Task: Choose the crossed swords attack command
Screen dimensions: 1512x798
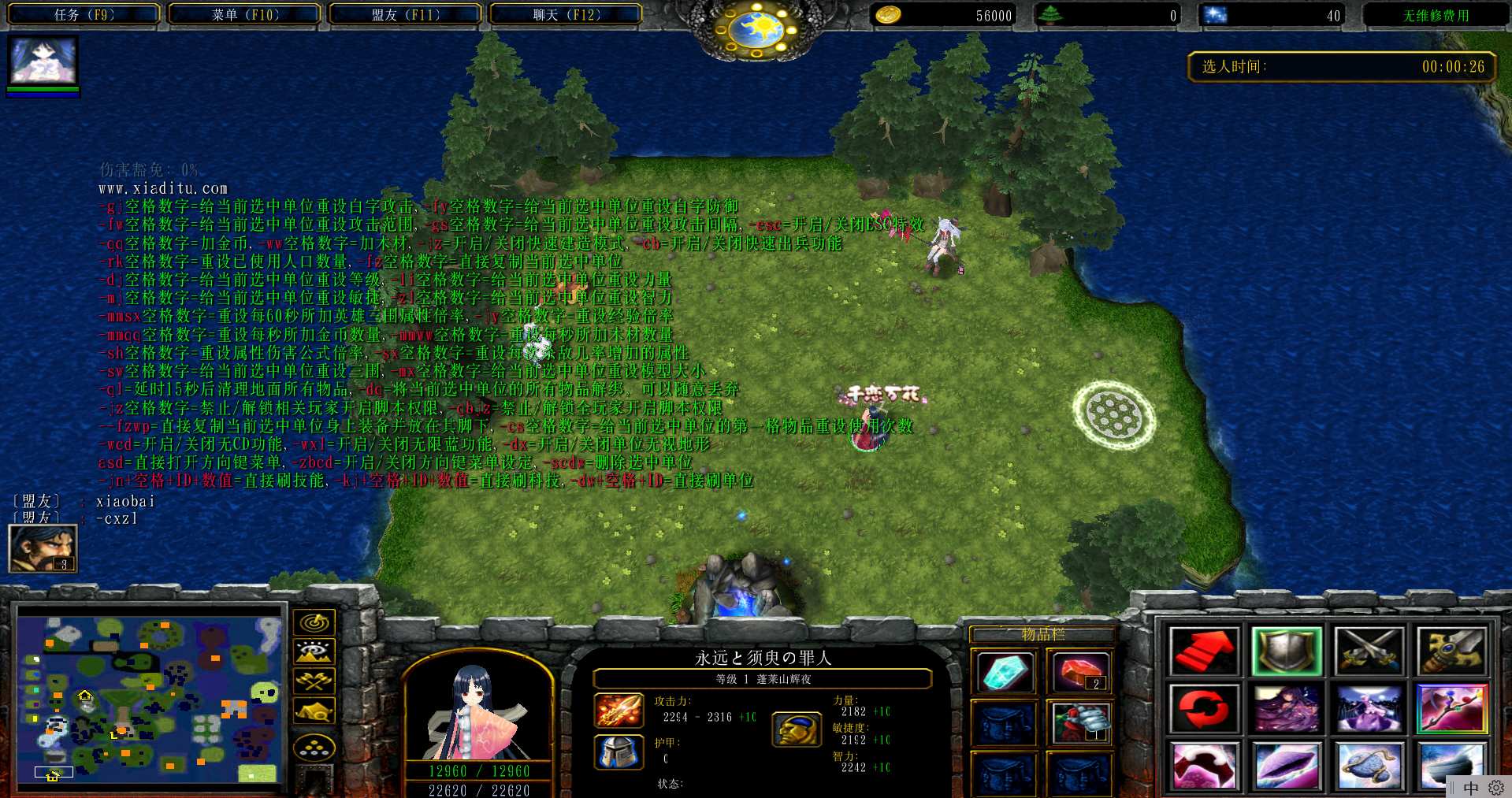Action: (1369, 651)
